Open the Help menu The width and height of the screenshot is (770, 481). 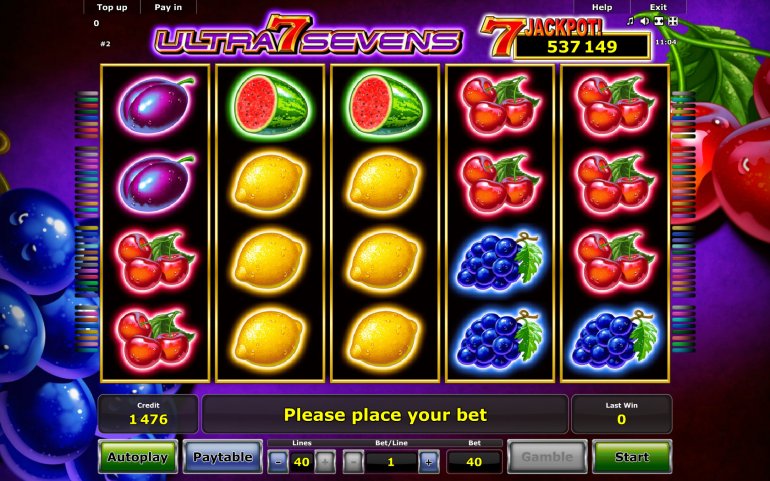(x=602, y=7)
